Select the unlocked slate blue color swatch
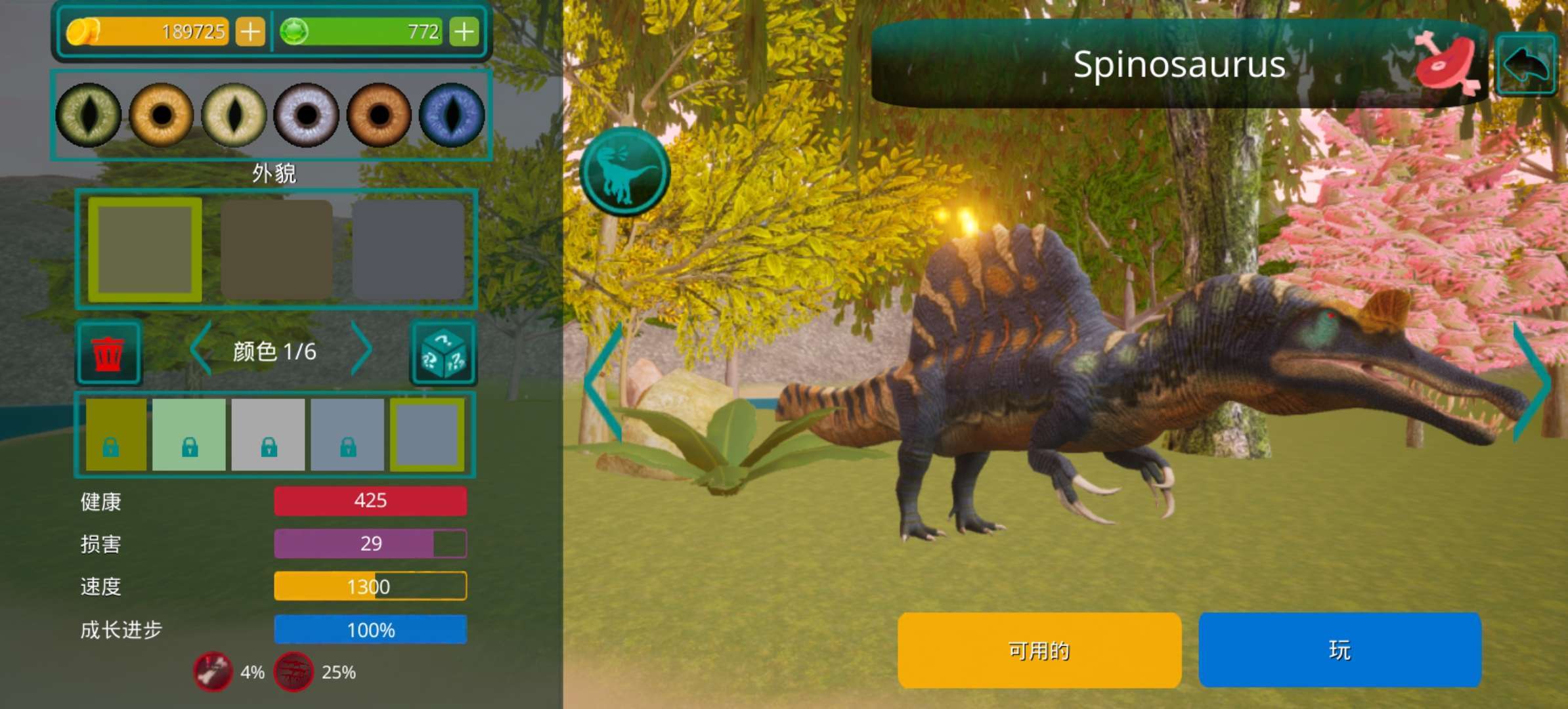1568x709 pixels. [427, 435]
